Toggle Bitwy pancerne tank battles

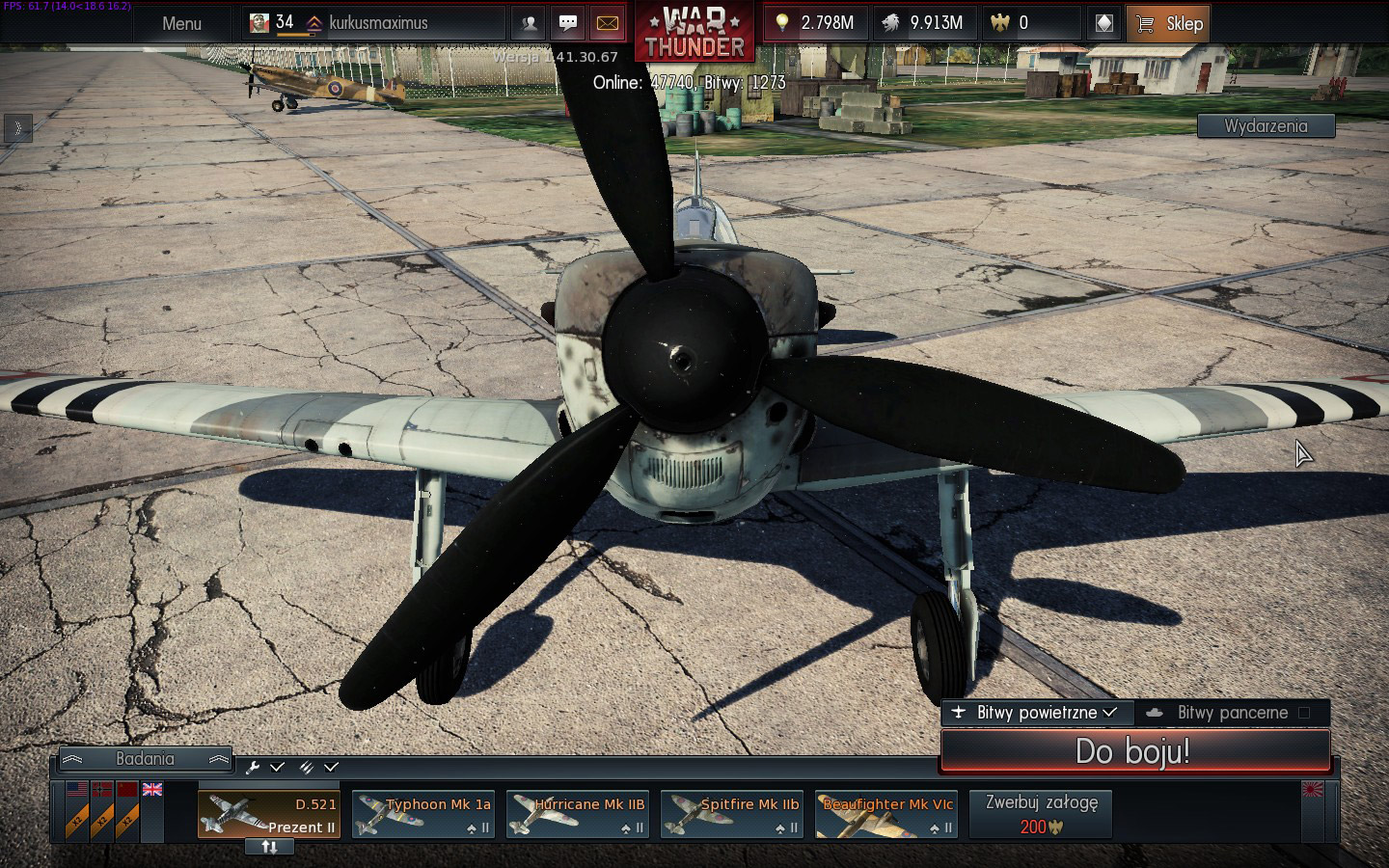(1232, 713)
